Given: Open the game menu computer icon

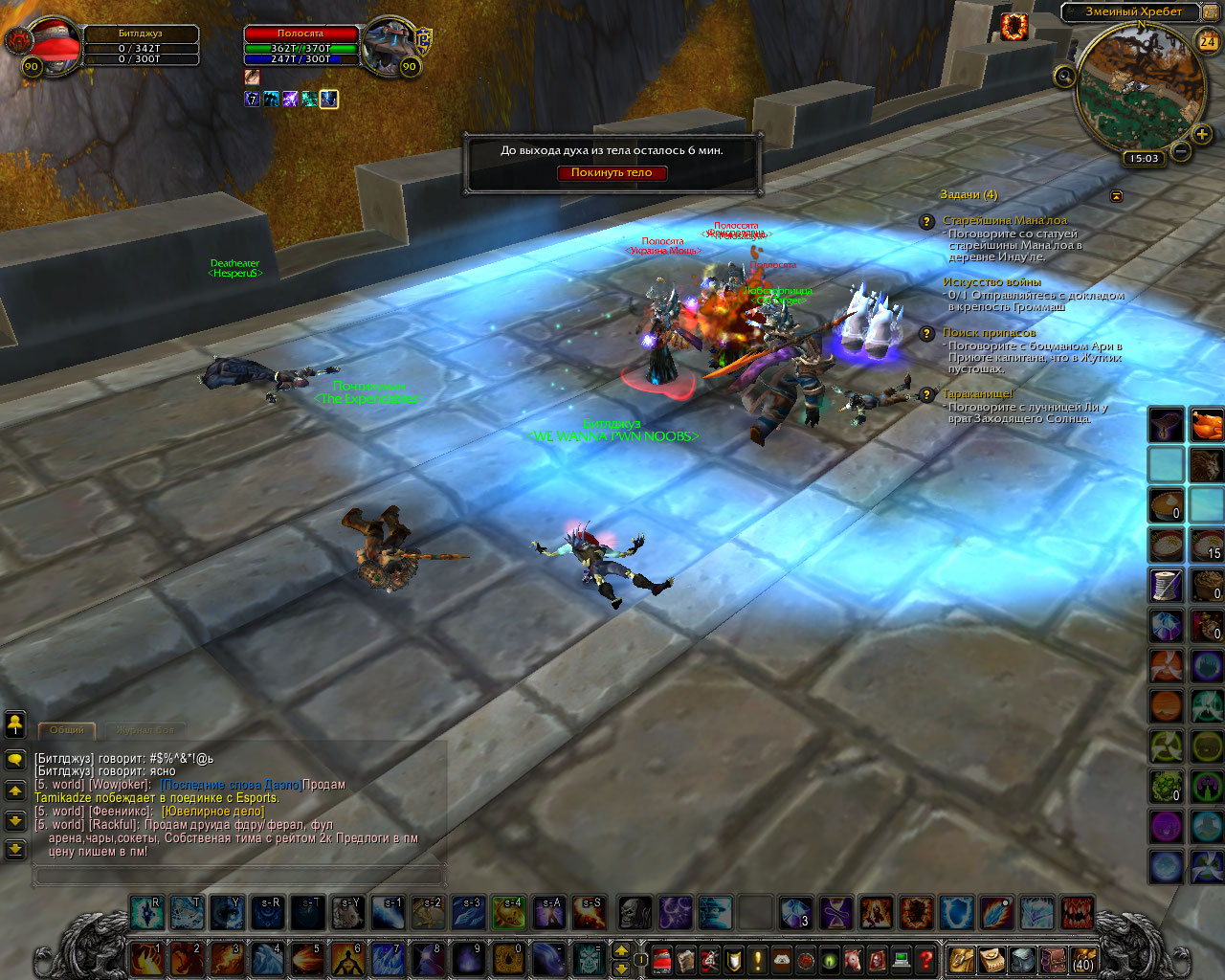Looking at the screenshot, I should pyautogui.click(x=902, y=959).
